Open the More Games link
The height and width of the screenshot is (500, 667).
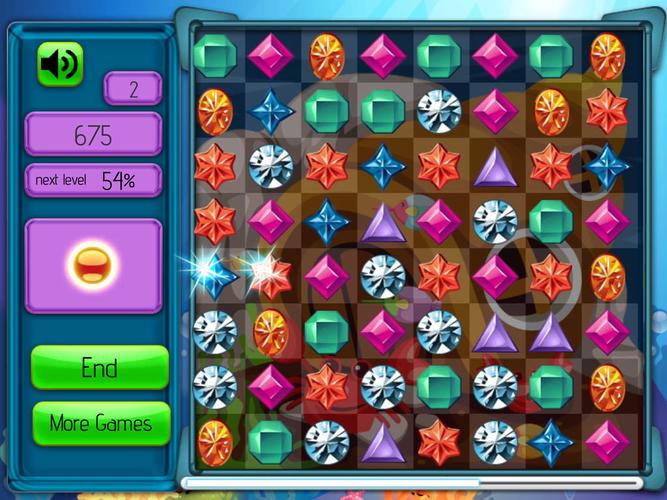tap(100, 423)
